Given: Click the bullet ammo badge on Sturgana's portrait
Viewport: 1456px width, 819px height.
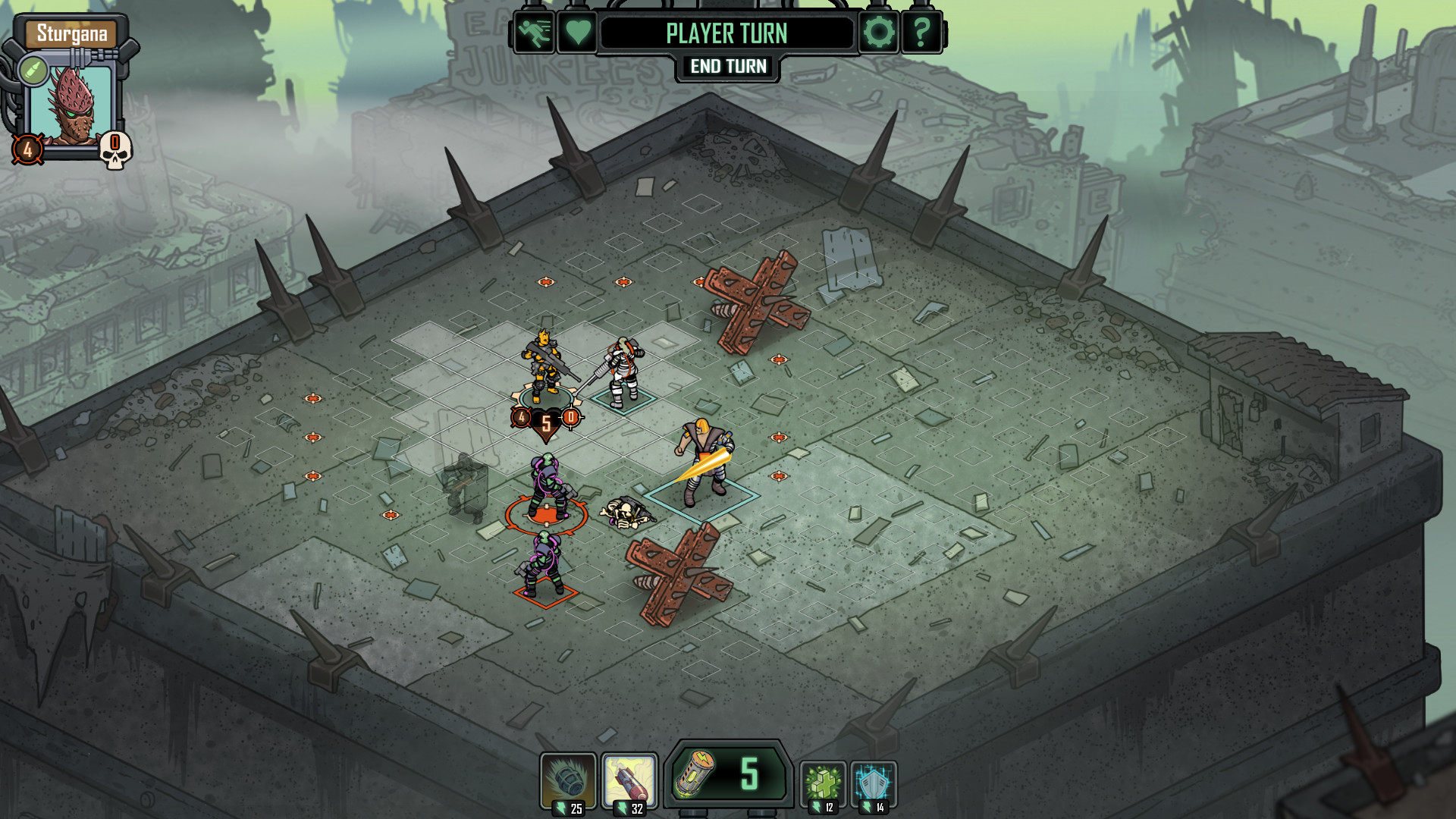Looking at the screenshot, I should click(33, 71).
